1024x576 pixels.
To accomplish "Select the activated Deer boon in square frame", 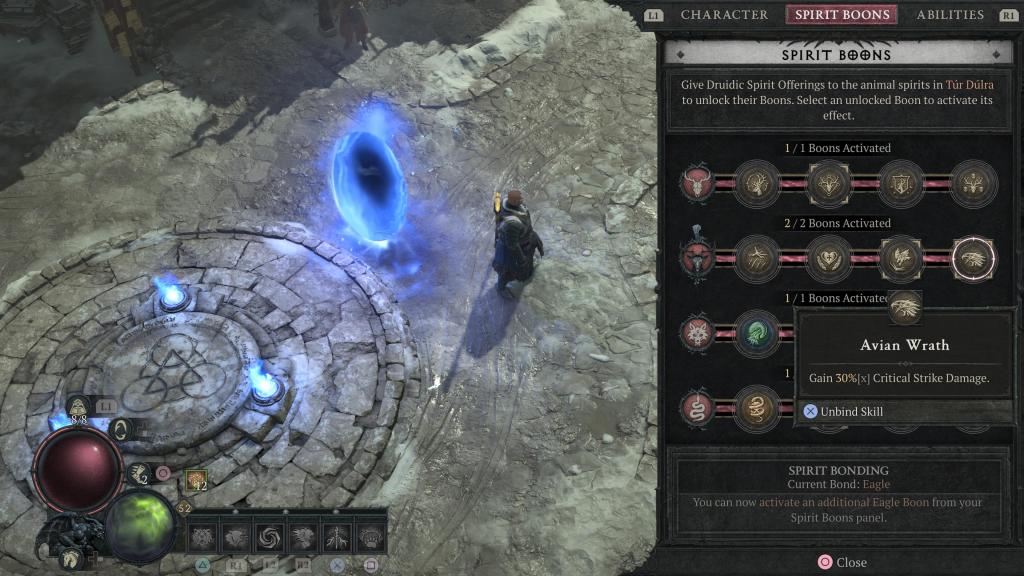I will [829, 183].
